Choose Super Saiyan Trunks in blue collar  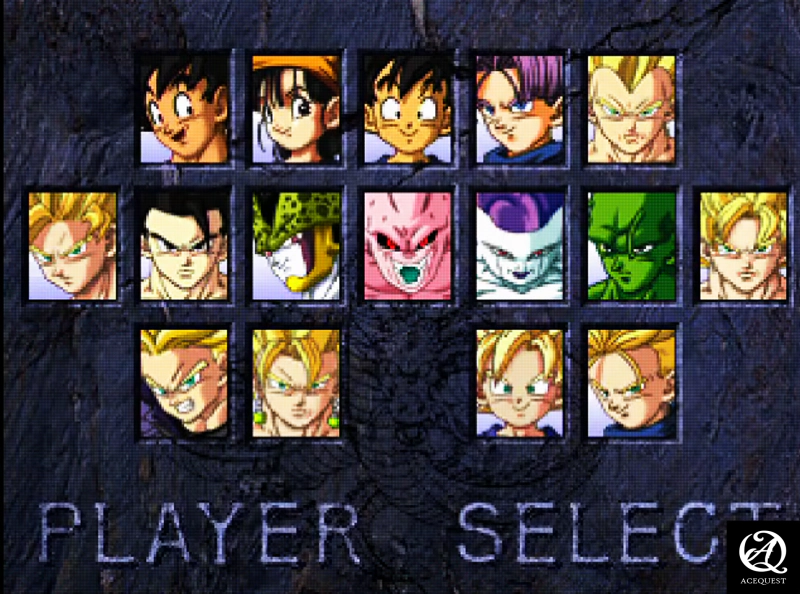point(632,383)
